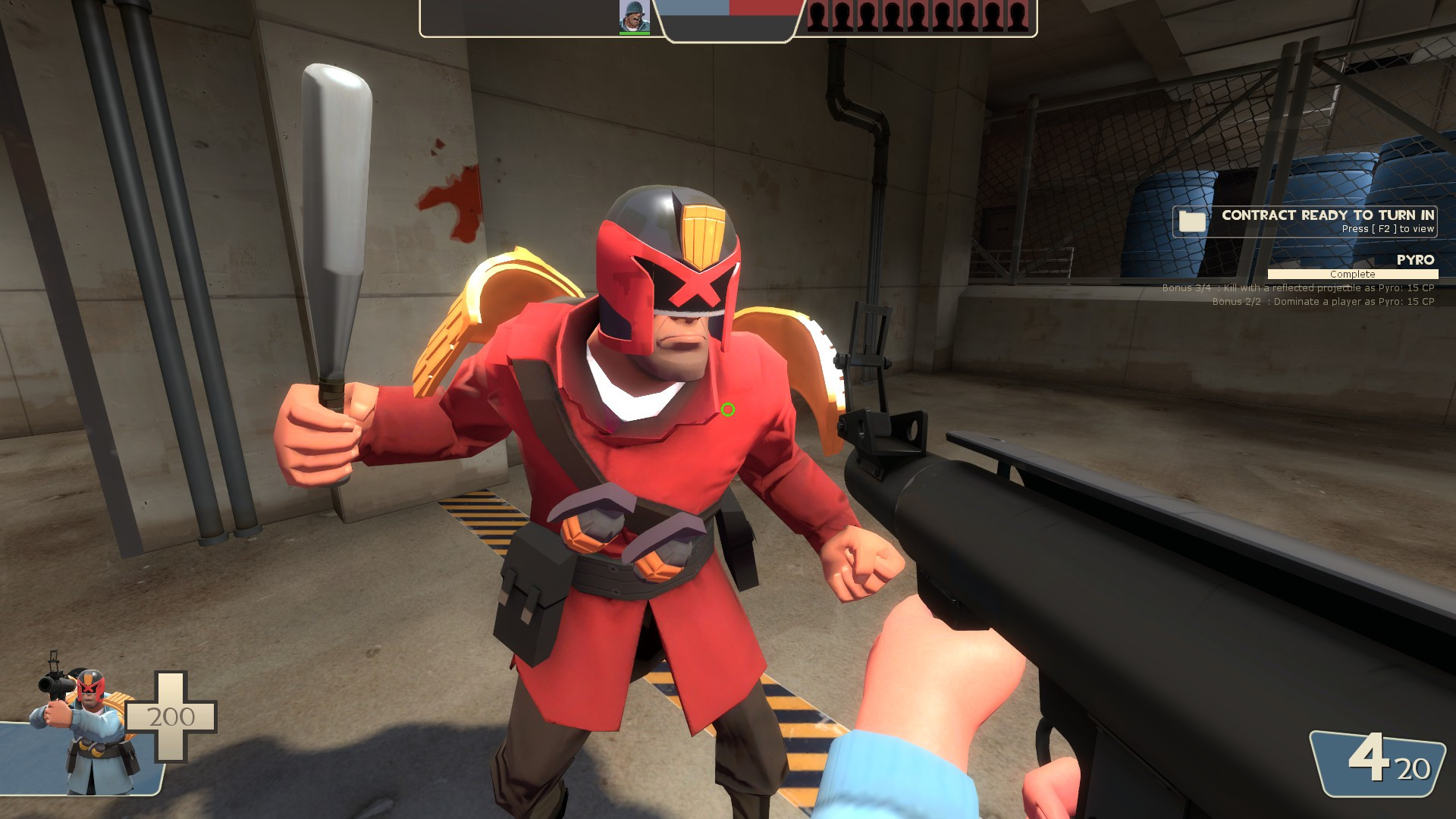Expand the contract ready notification panel
1456x819 pixels.
coord(1301,221)
